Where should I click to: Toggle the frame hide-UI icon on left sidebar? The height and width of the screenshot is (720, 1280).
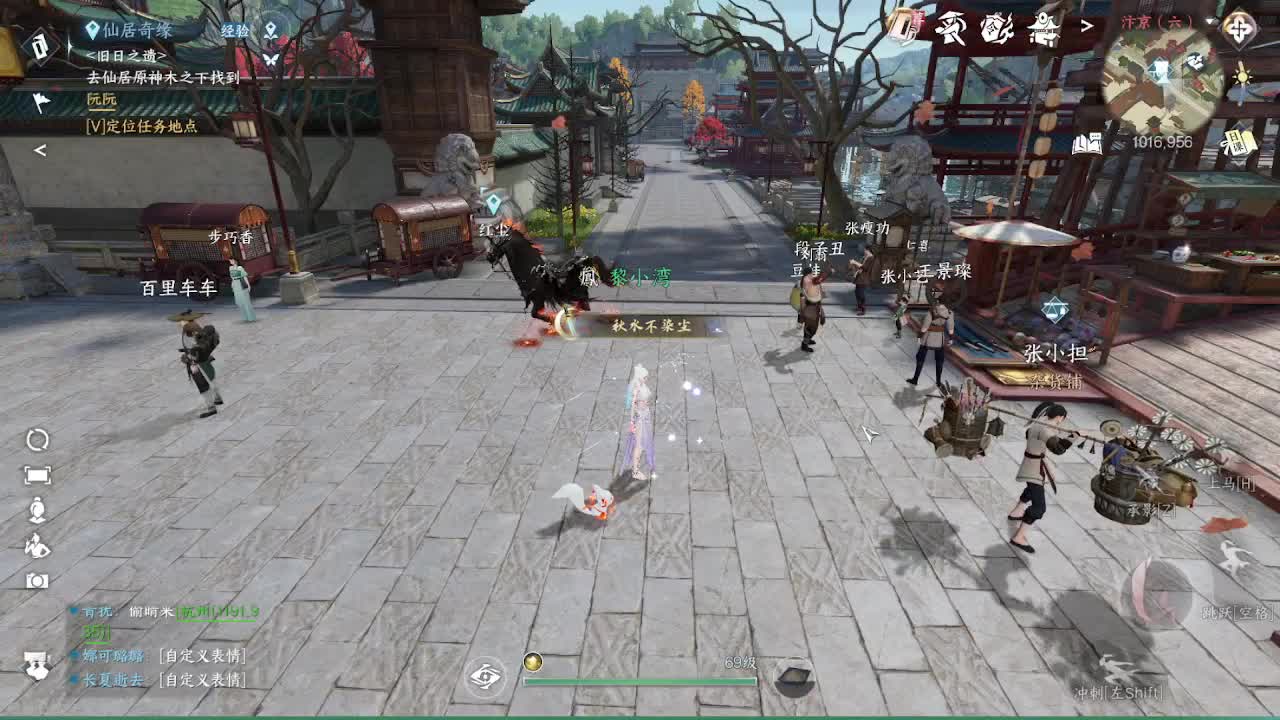(x=38, y=474)
